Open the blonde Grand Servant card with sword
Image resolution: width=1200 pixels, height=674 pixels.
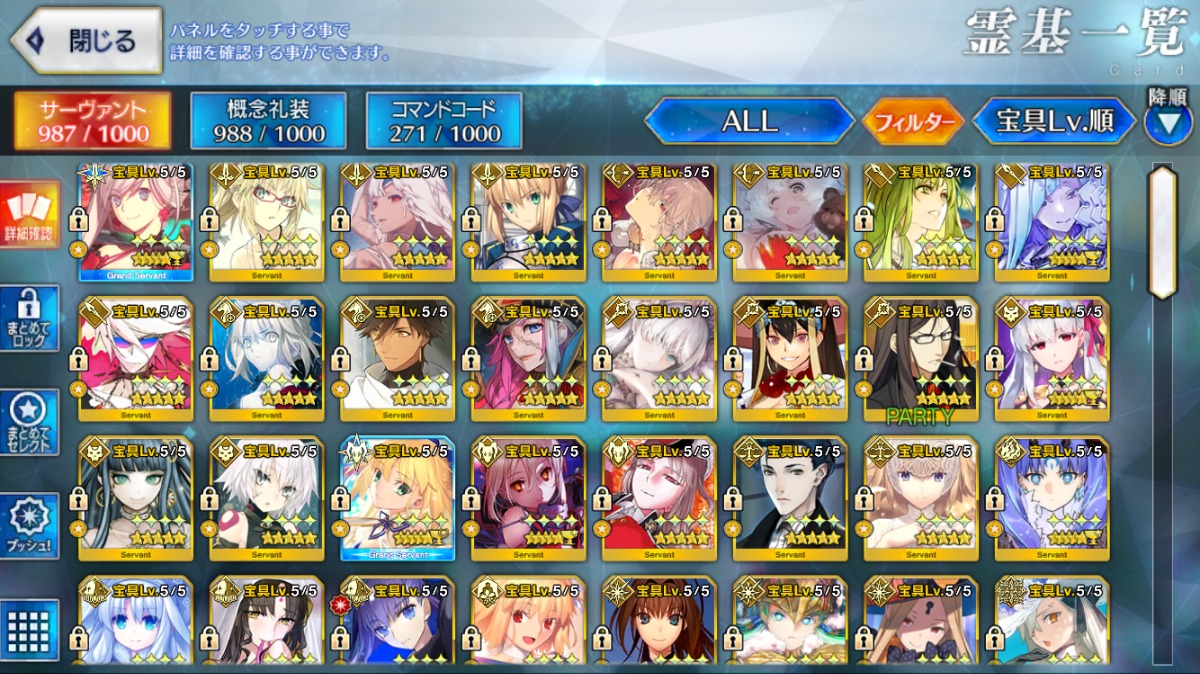(x=397, y=497)
